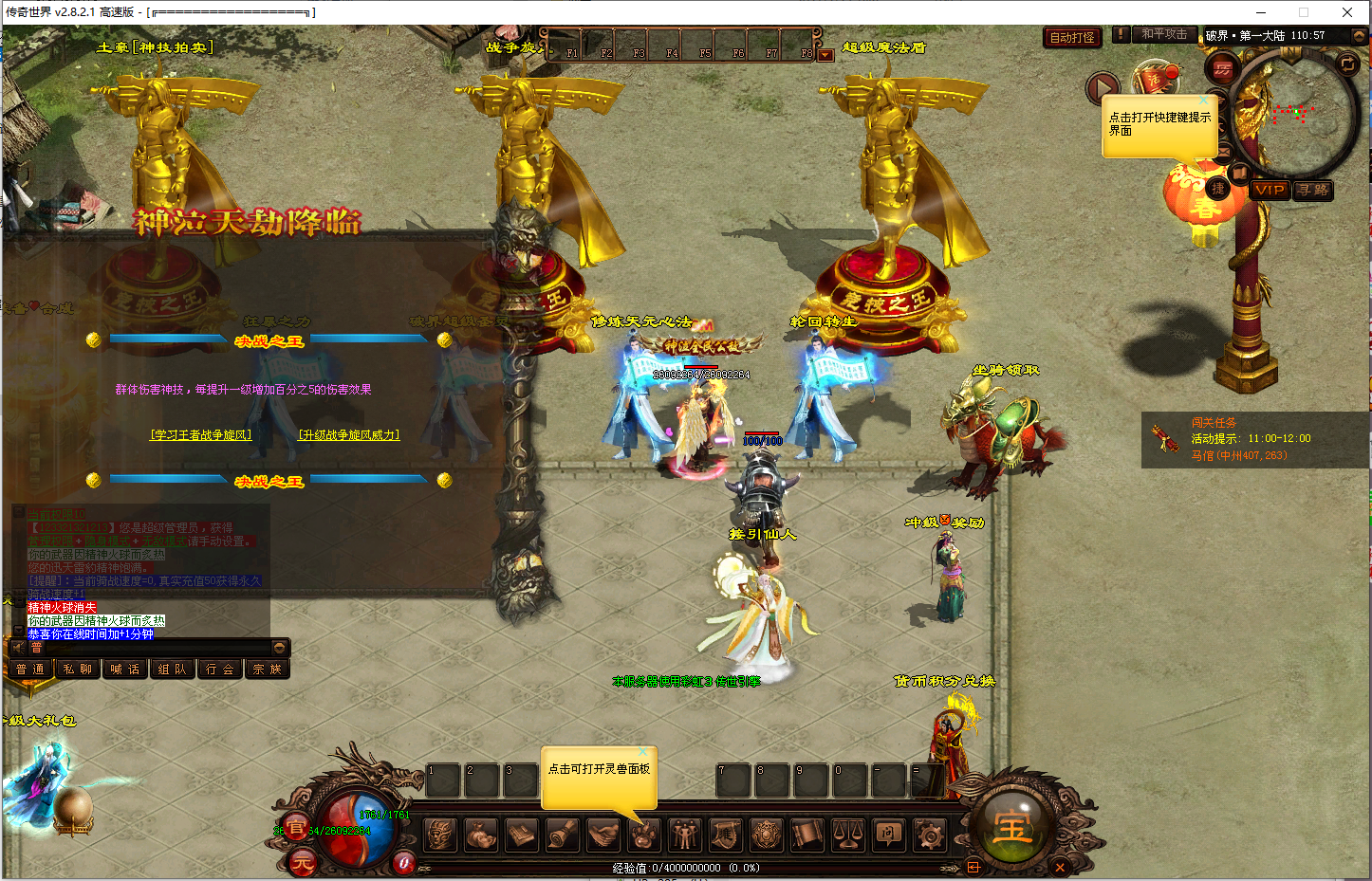
Task: Open the VIP panel
Action: tap(1270, 190)
